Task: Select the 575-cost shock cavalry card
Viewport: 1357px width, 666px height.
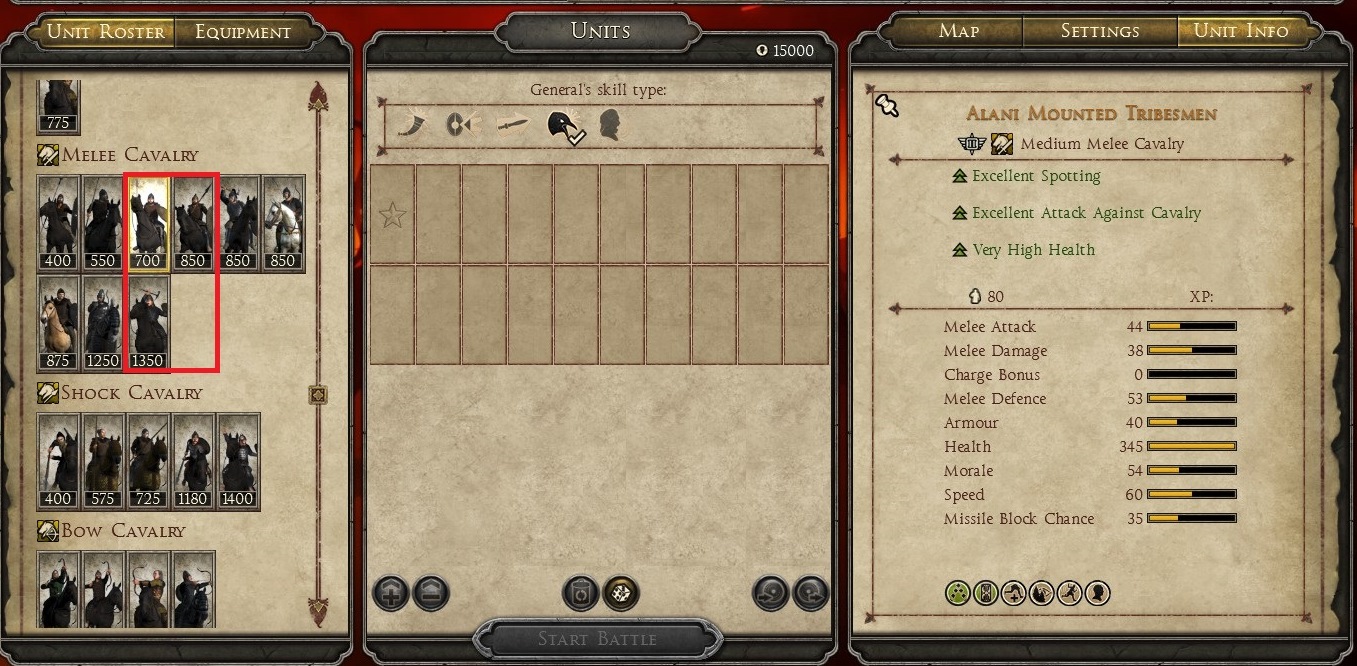Action: (x=103, y=461)
